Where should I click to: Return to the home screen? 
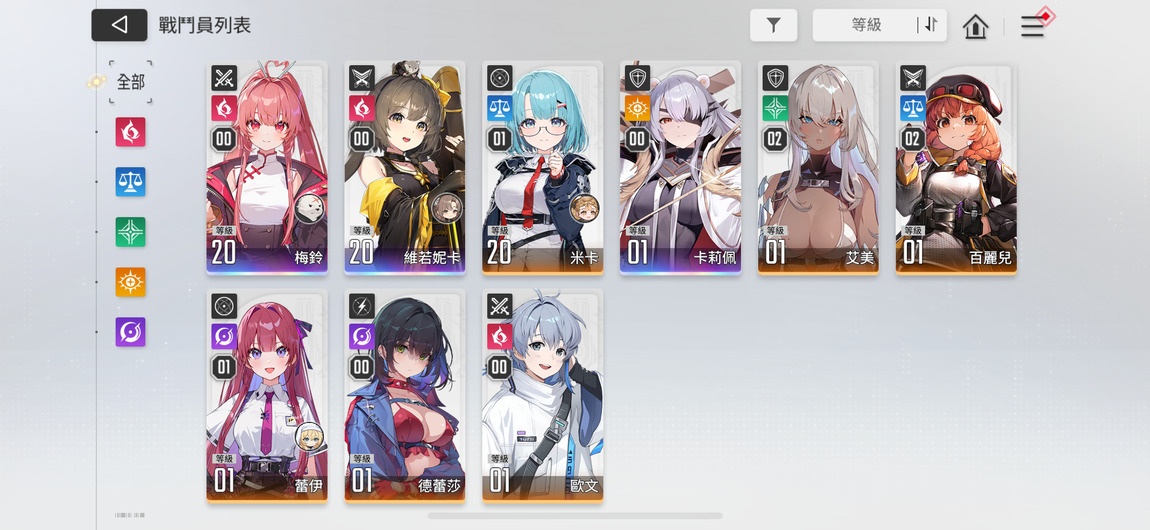click(975, 27)
